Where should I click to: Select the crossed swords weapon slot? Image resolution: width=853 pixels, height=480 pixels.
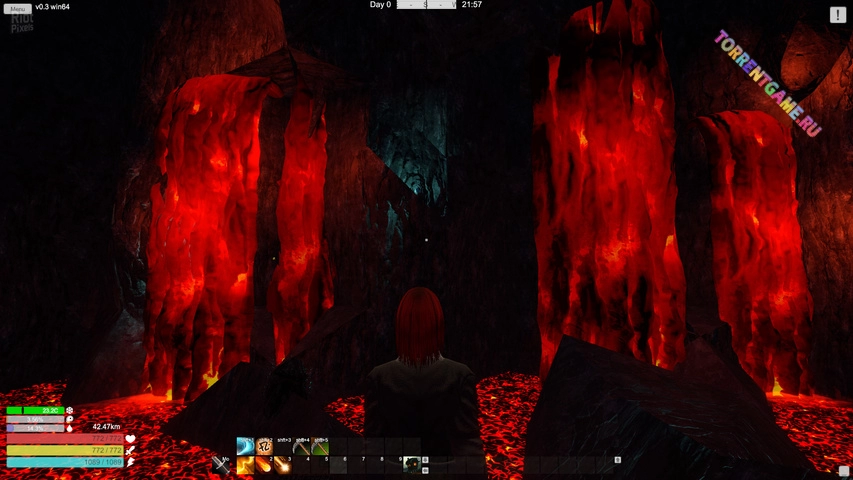(x=221, y=465)
